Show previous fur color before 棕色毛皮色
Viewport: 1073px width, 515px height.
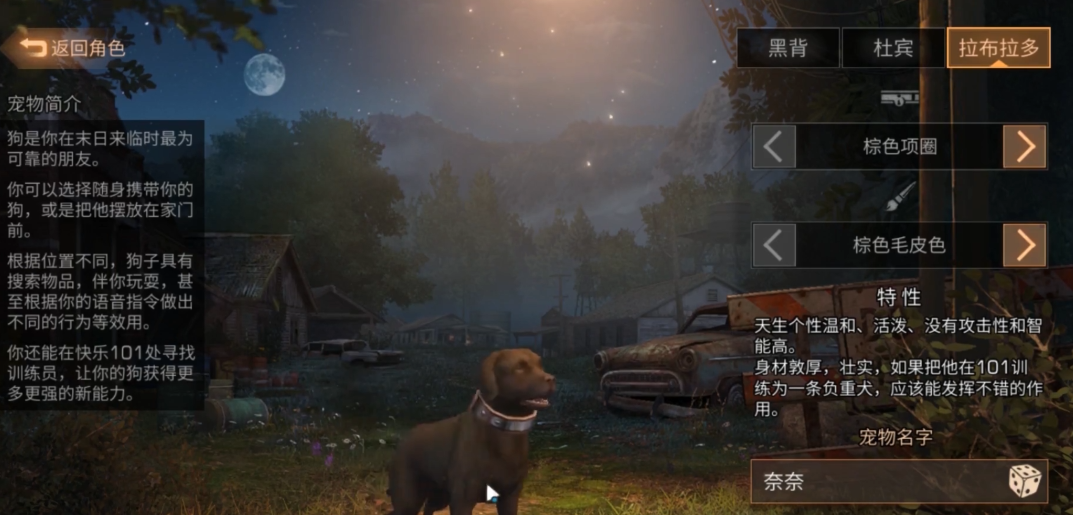tap(774, 245)
